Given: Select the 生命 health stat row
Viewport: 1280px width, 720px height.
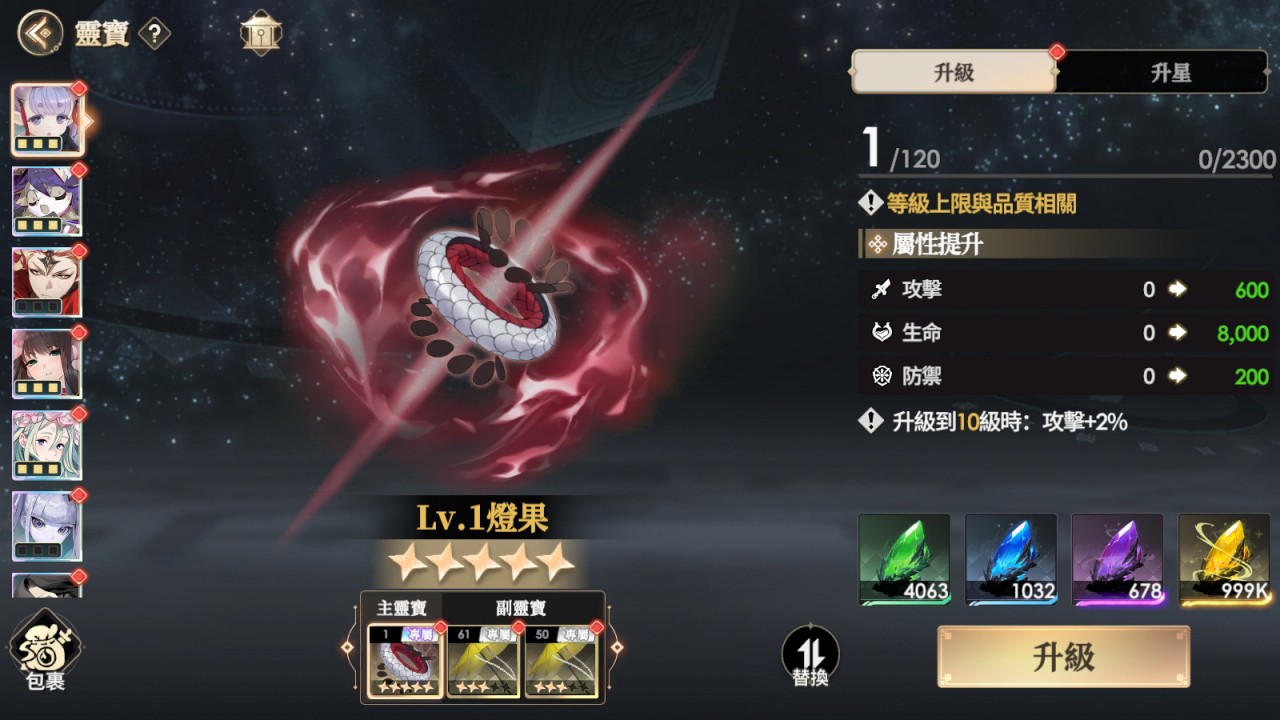Looking at the screenshot, I should click(x=1060, y=333).
